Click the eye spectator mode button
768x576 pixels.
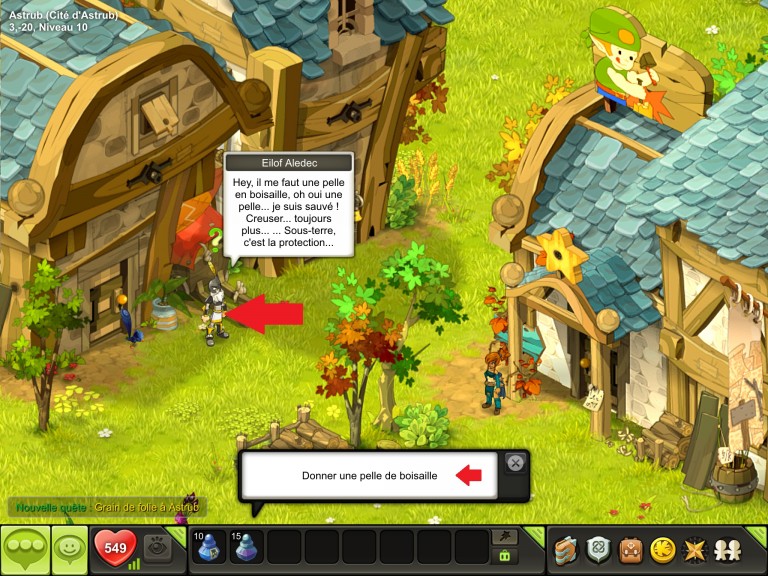[x=158, y=547]
